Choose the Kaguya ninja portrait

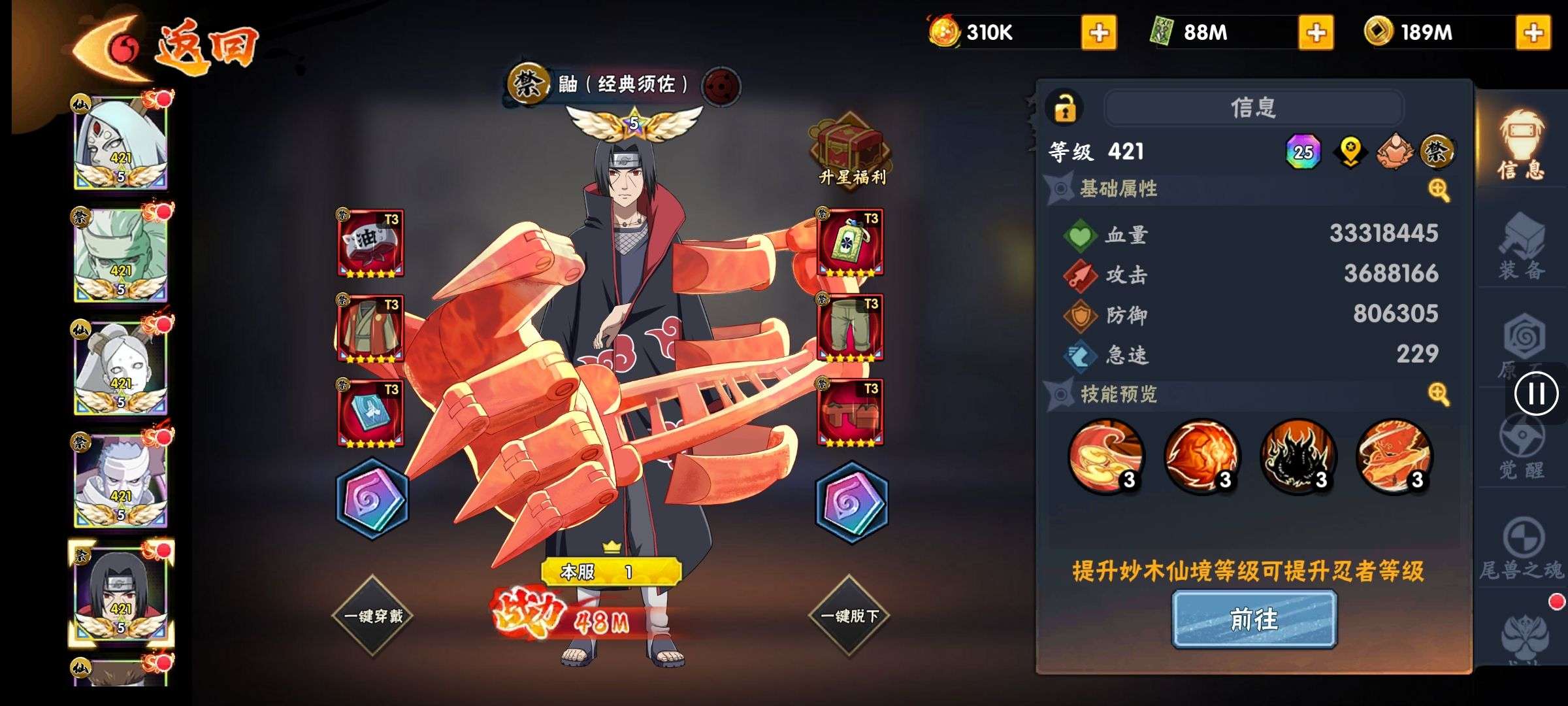[x=121, y=143]
